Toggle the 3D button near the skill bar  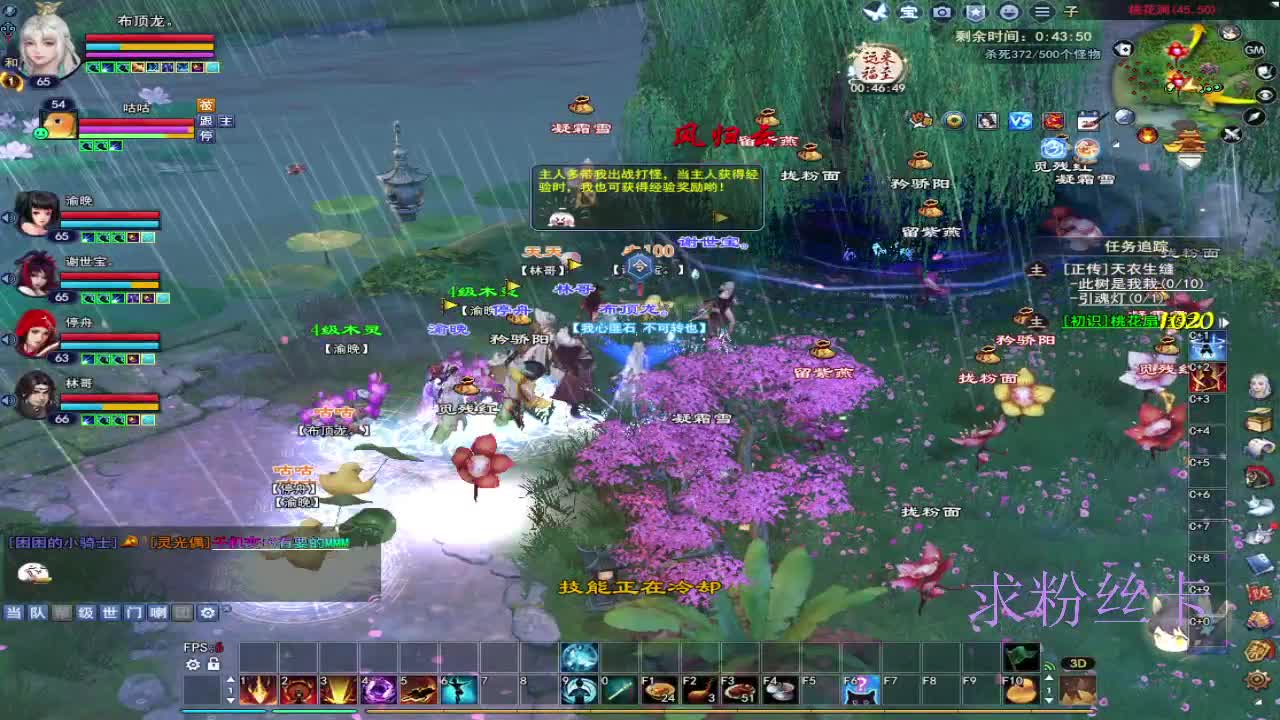click(1078, 663)
